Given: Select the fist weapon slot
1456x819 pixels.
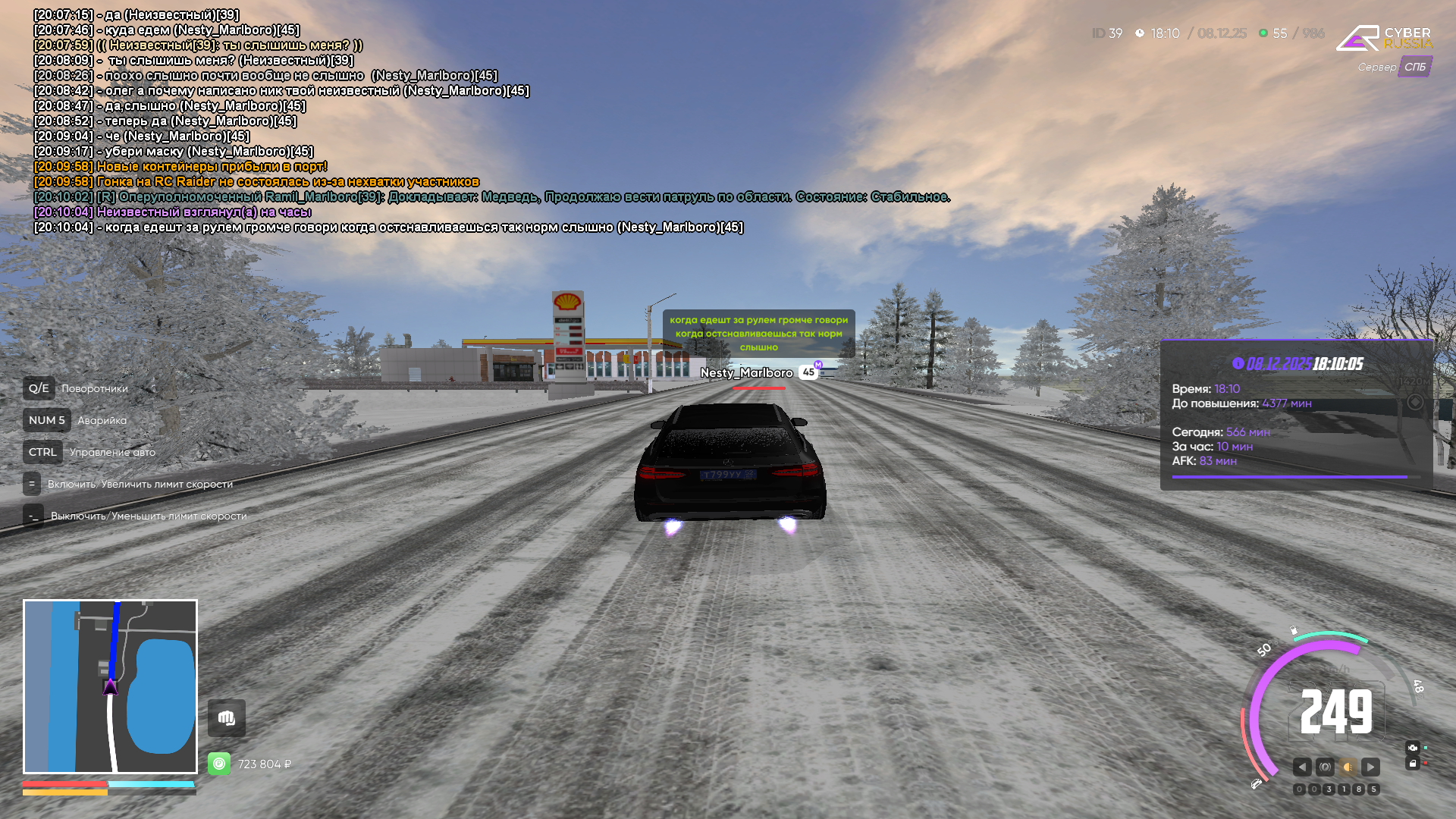Looking at the screenshot, I should tap(227, 718).
